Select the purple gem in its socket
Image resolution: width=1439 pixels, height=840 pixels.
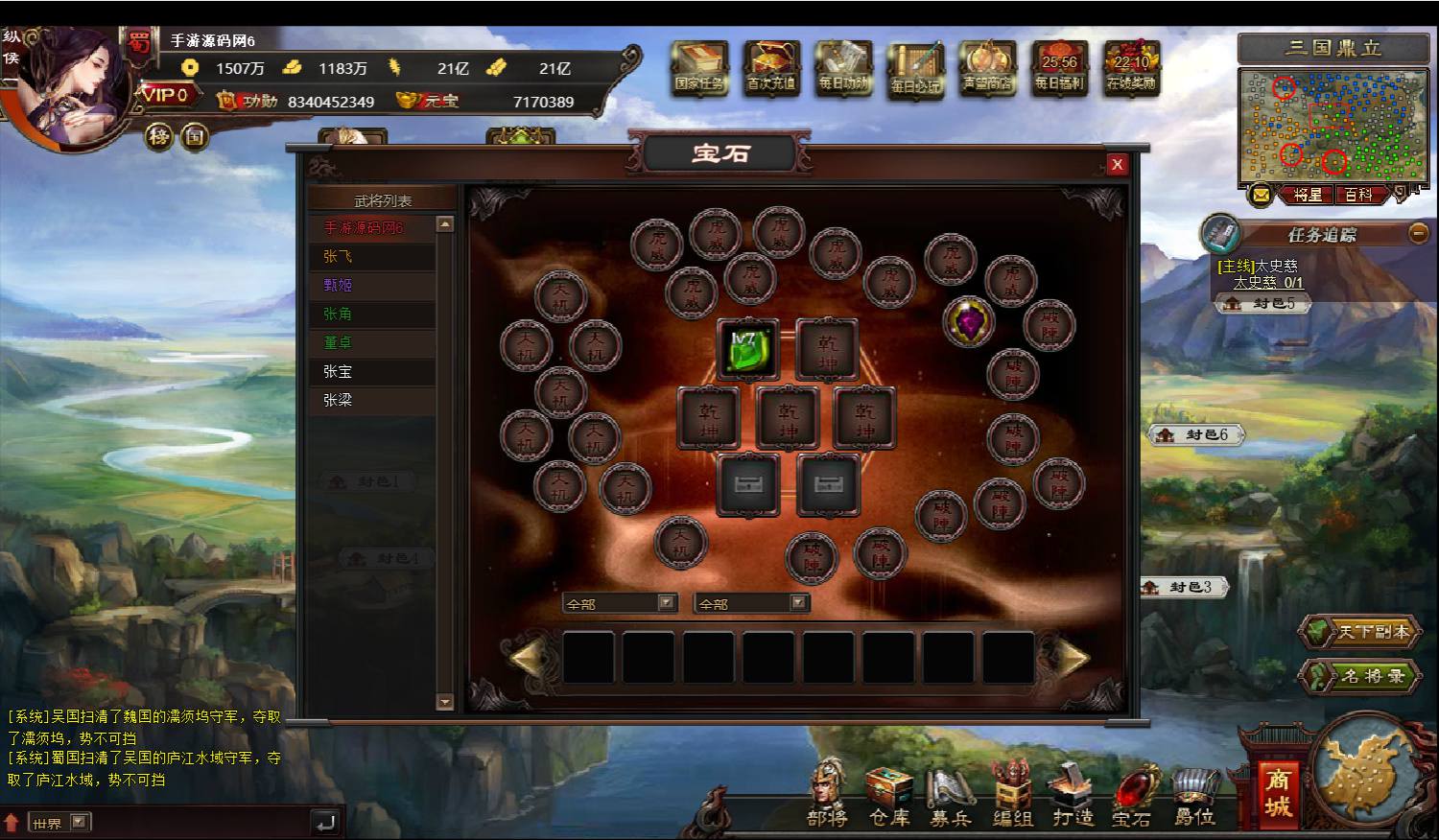tap(968, 321)
